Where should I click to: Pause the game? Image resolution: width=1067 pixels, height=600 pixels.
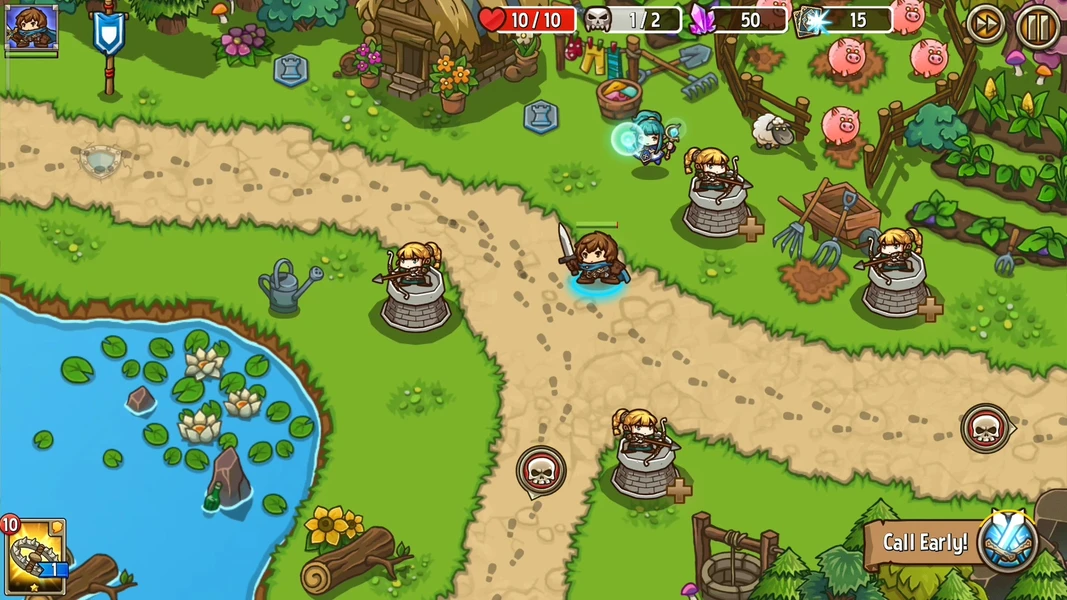click(1036, 25)
